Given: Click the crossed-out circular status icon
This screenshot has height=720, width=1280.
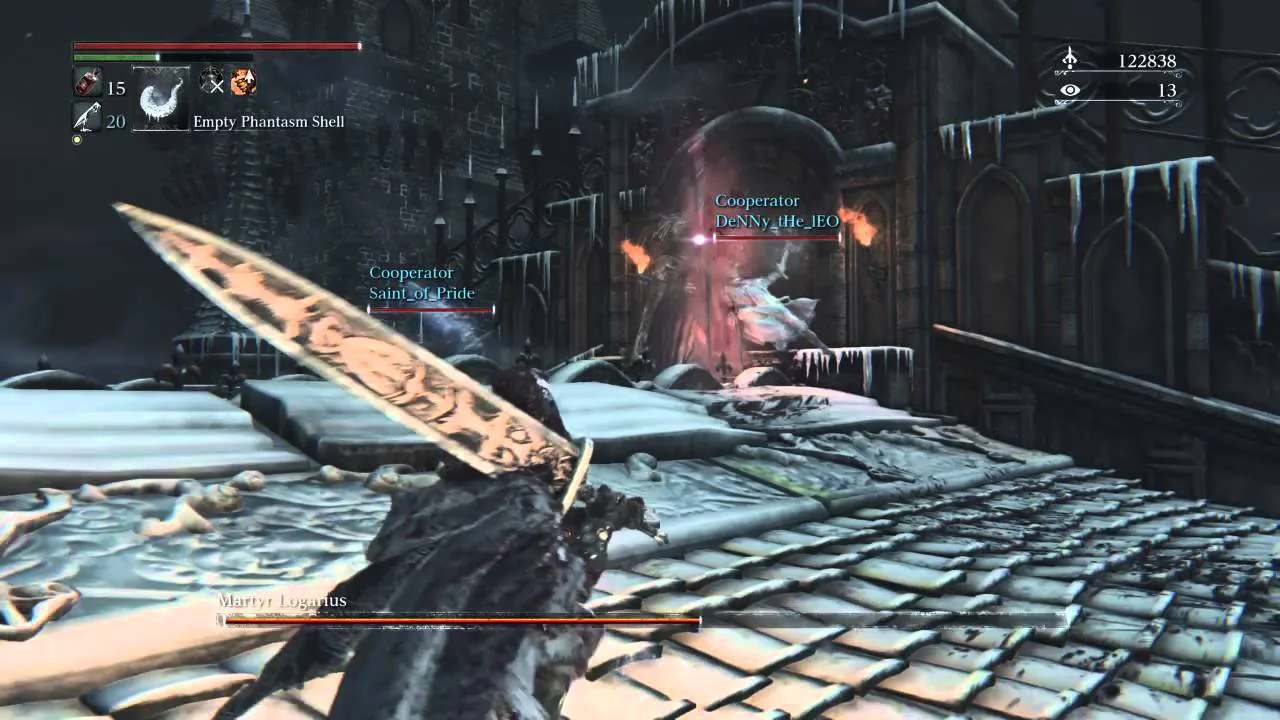Looking at the screenshot, I should [212, 82].
